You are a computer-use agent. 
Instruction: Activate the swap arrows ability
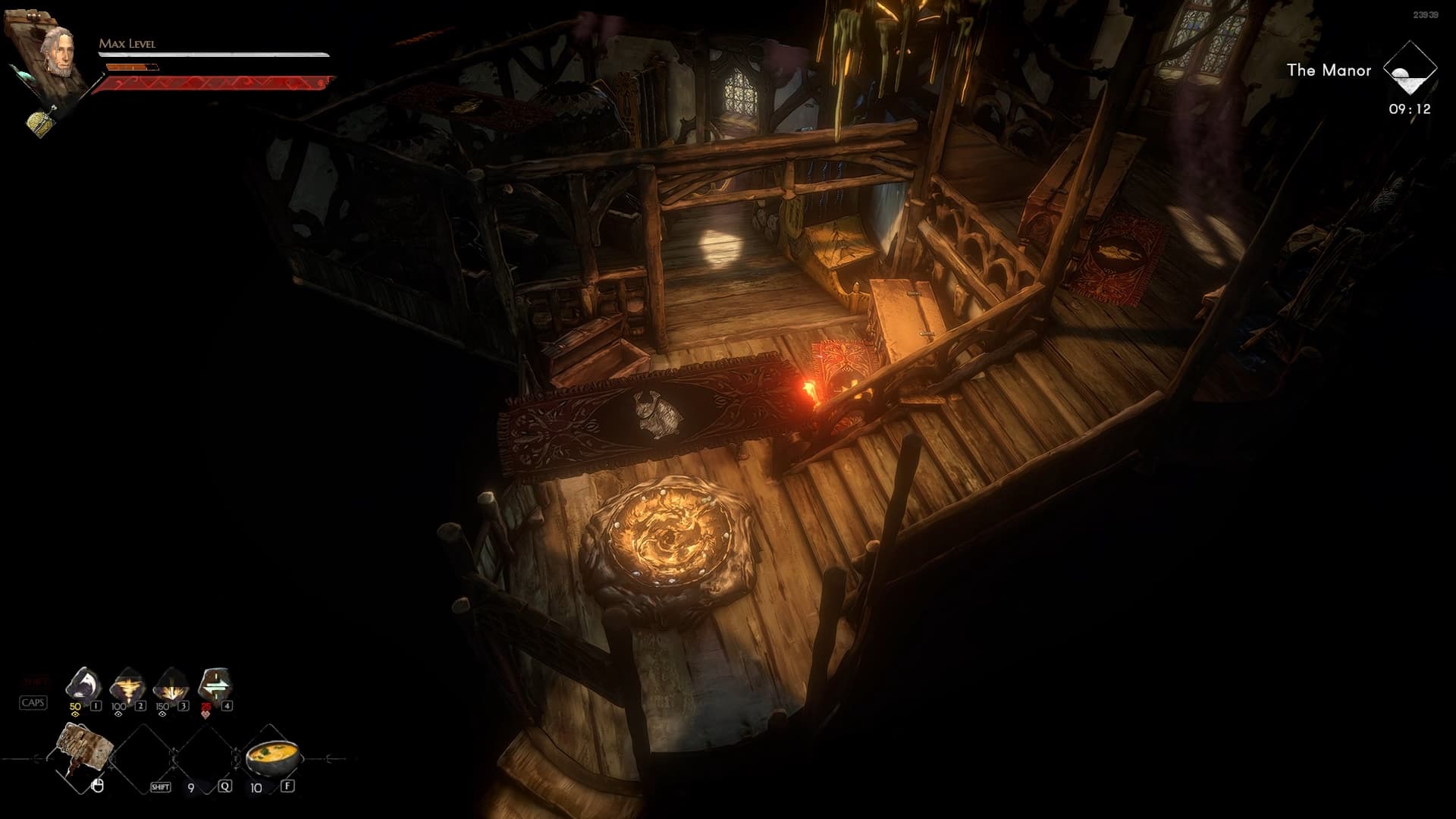[x=215, y=685]
